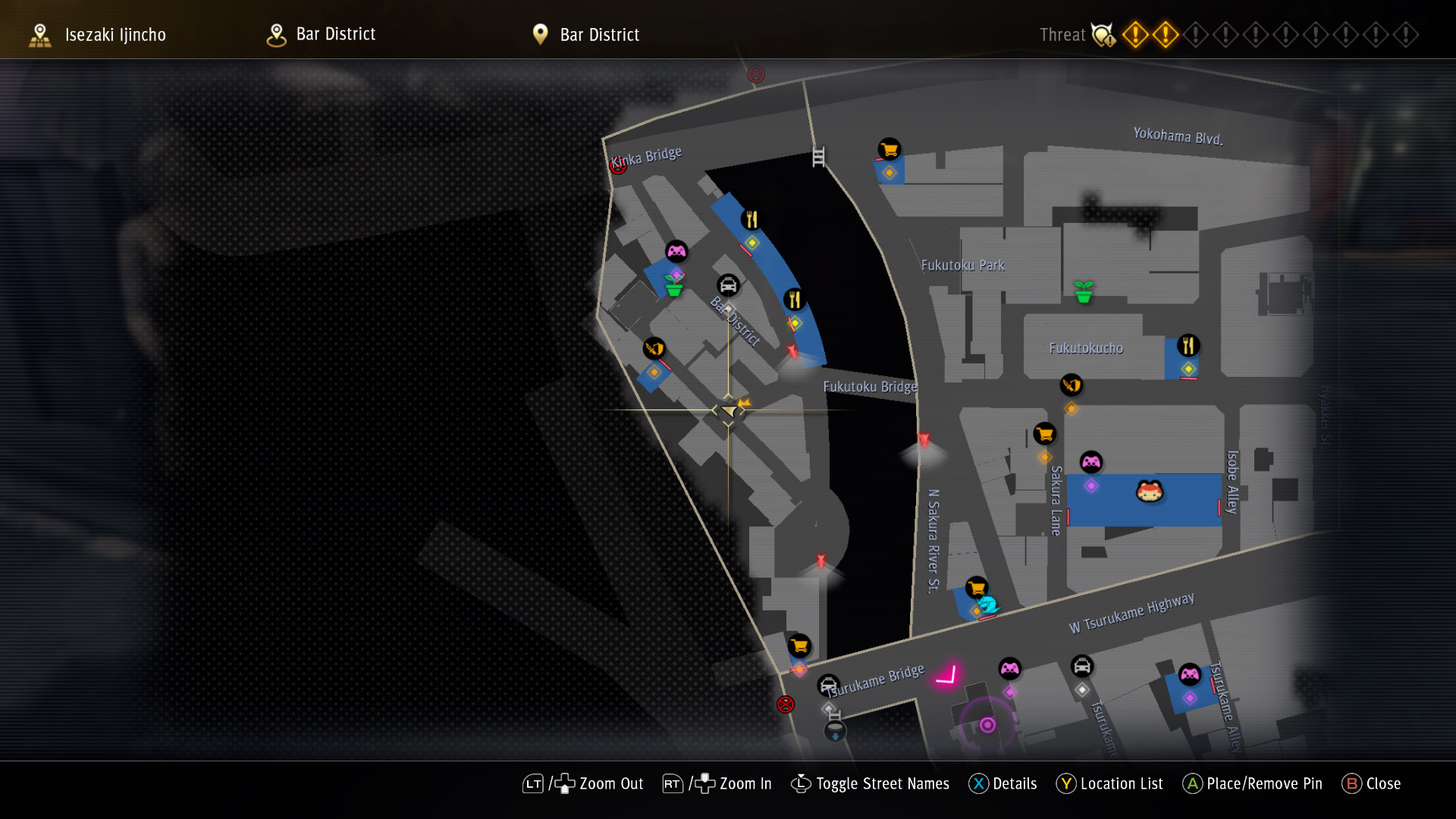
Task: Click the restaurant fork-and-knife icon near Fukutokucho
Action: click(1187, 346)
